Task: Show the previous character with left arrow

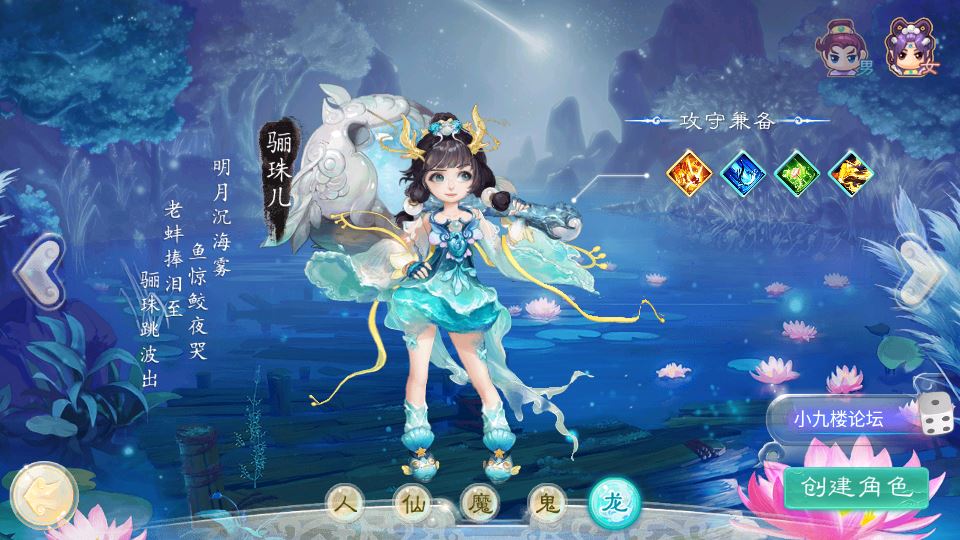Action: (x=36, y=272)
